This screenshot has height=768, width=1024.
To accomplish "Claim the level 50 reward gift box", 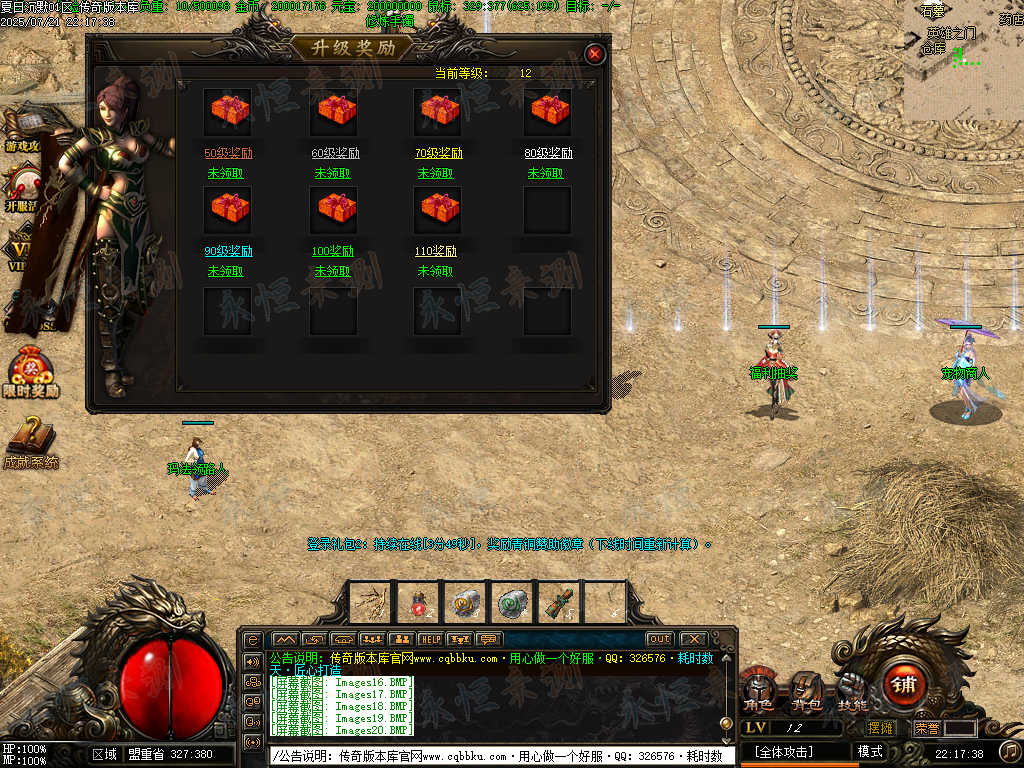I will tap(229, 110).
